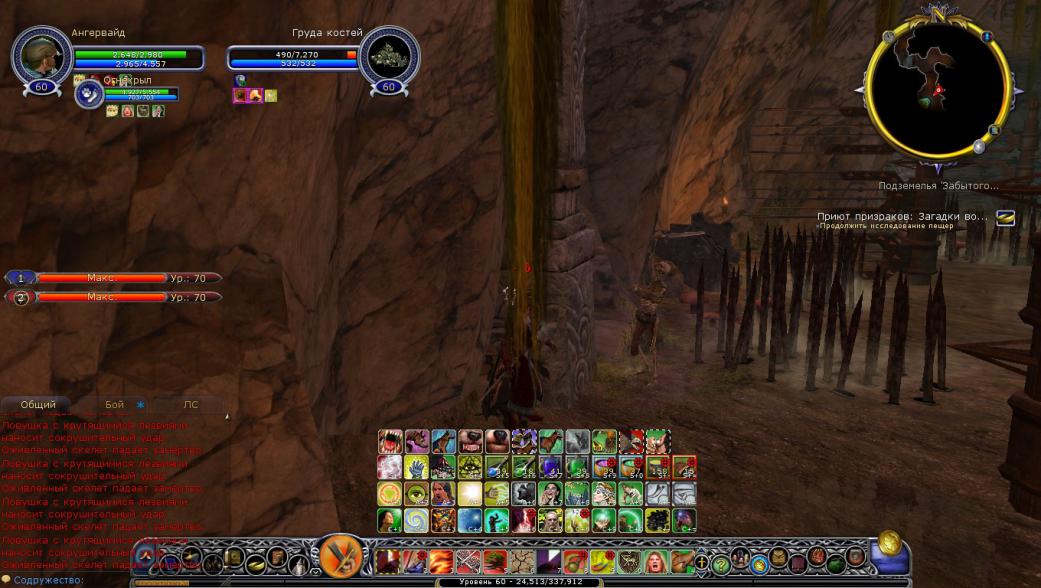Use the pale blue swirl skill
This screenshot has width=1041, height=588.
pos(416,520)
